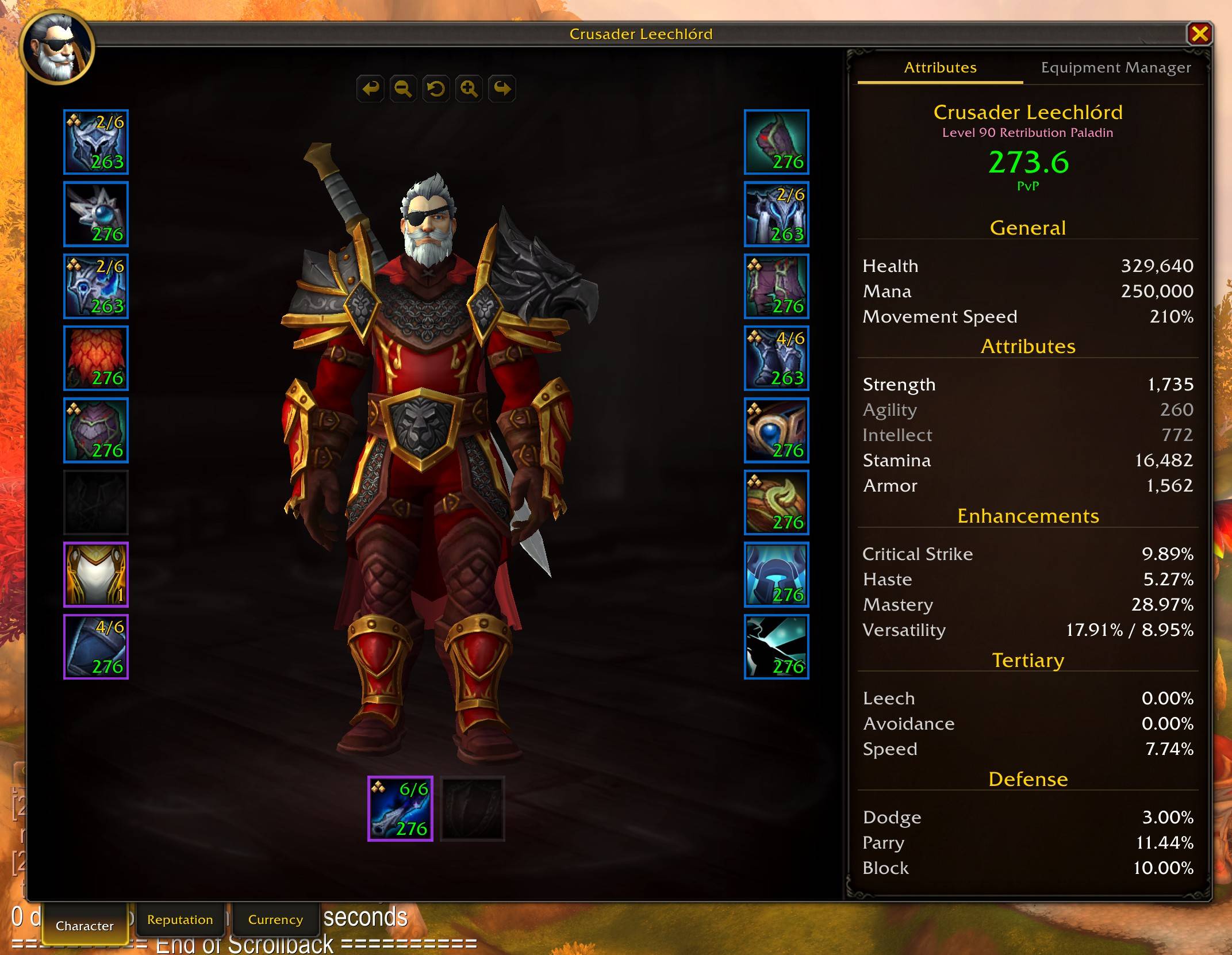
Task: Reset the character model rotation
Action: click(435, 89)
